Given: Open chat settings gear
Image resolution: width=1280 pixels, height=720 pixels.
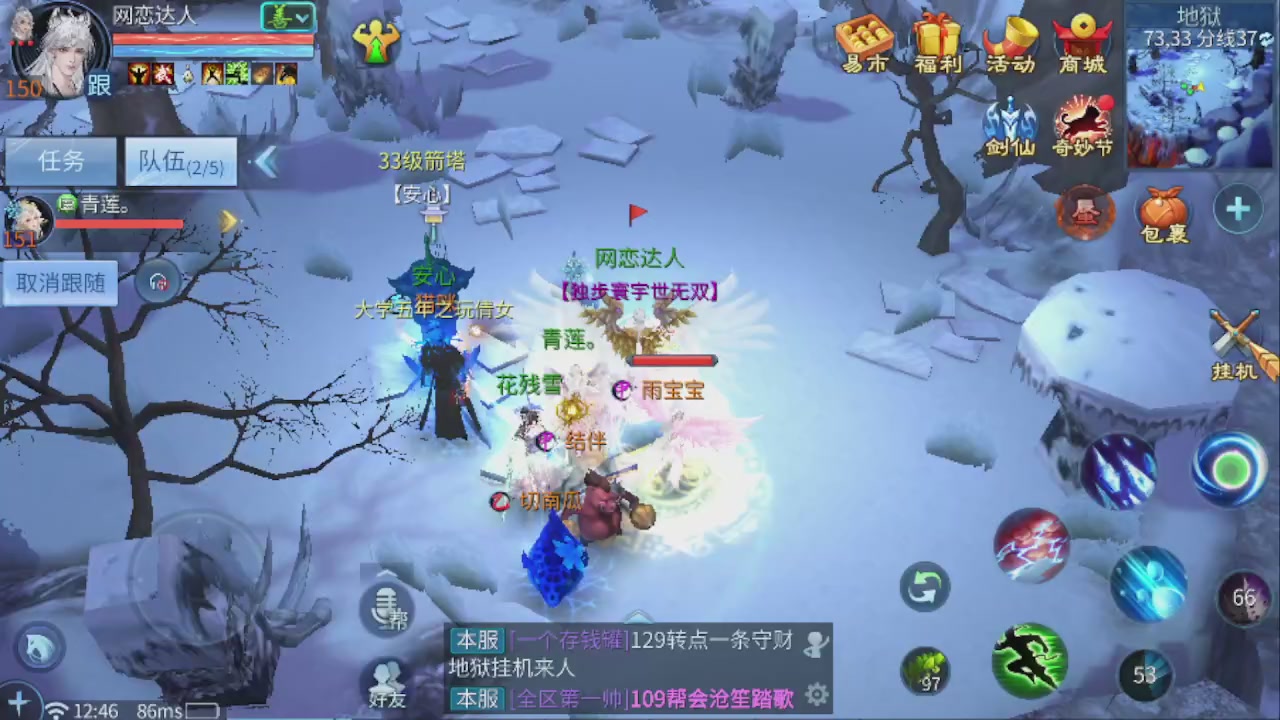Looking at the screenshot, I should [818, 692].
